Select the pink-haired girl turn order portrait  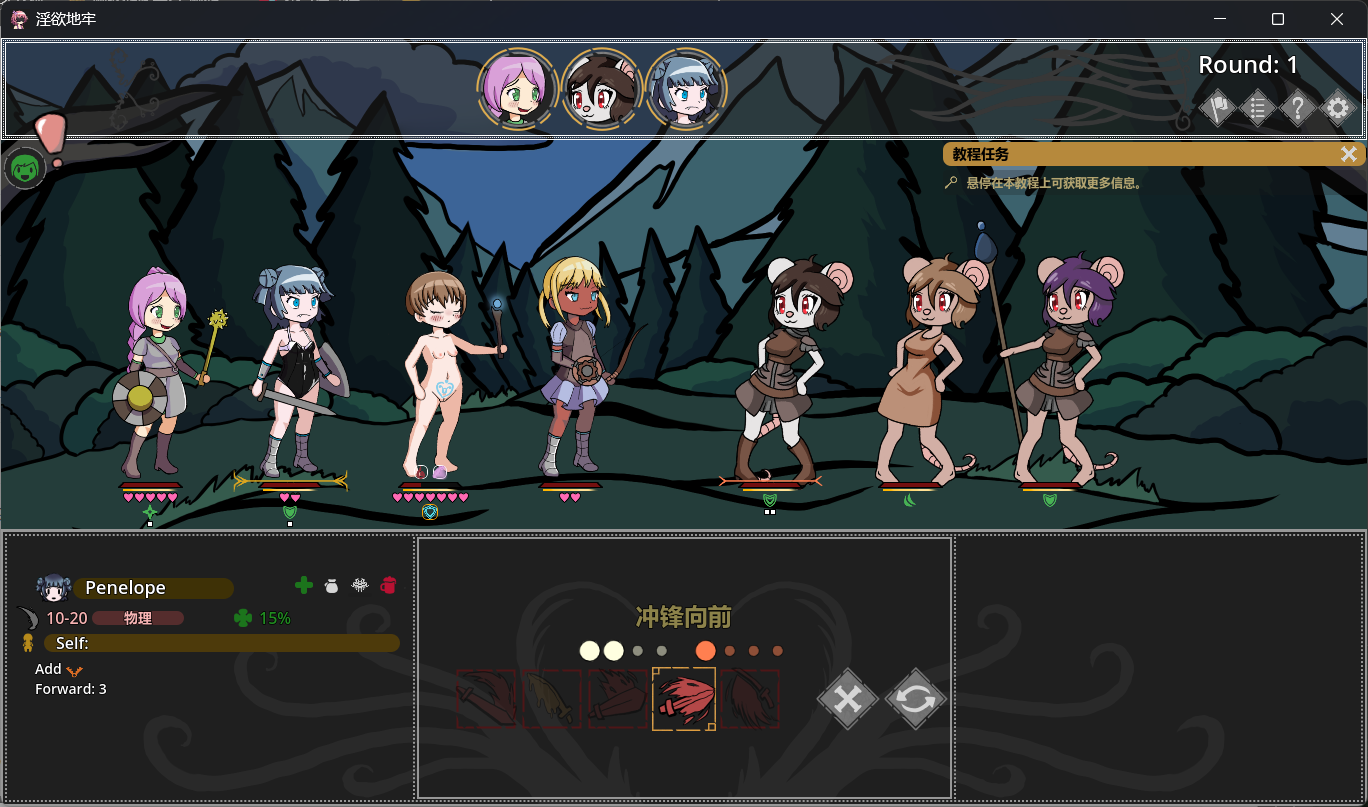coord(516,88)
